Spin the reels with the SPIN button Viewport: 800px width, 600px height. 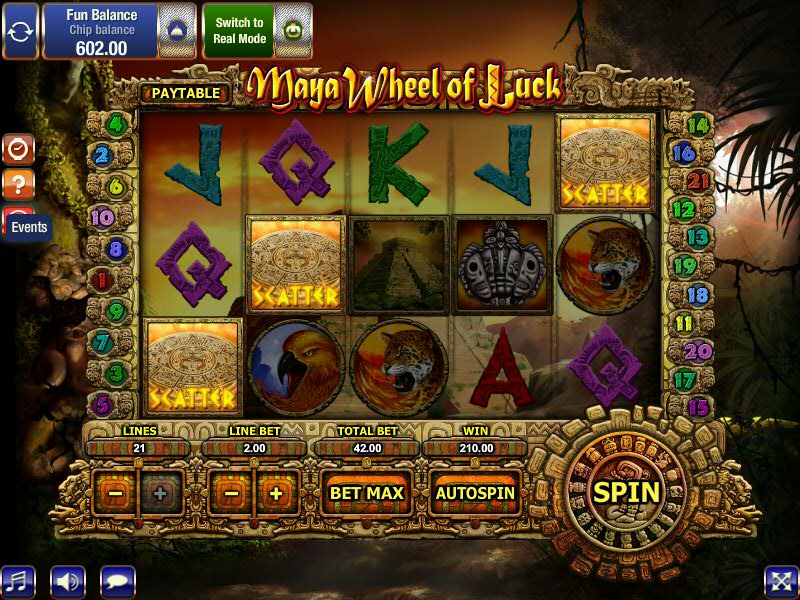(627, 491)
